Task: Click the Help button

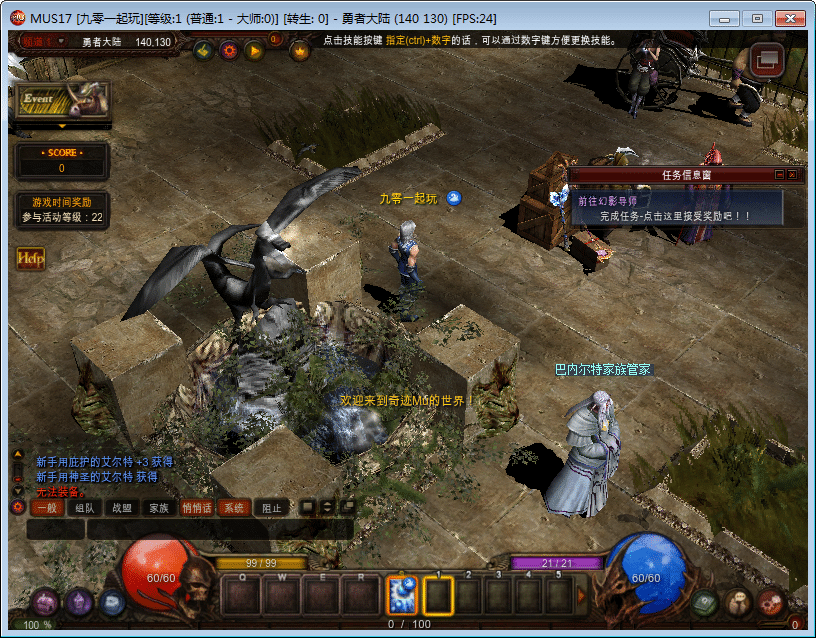Action: tap(30, 258)
